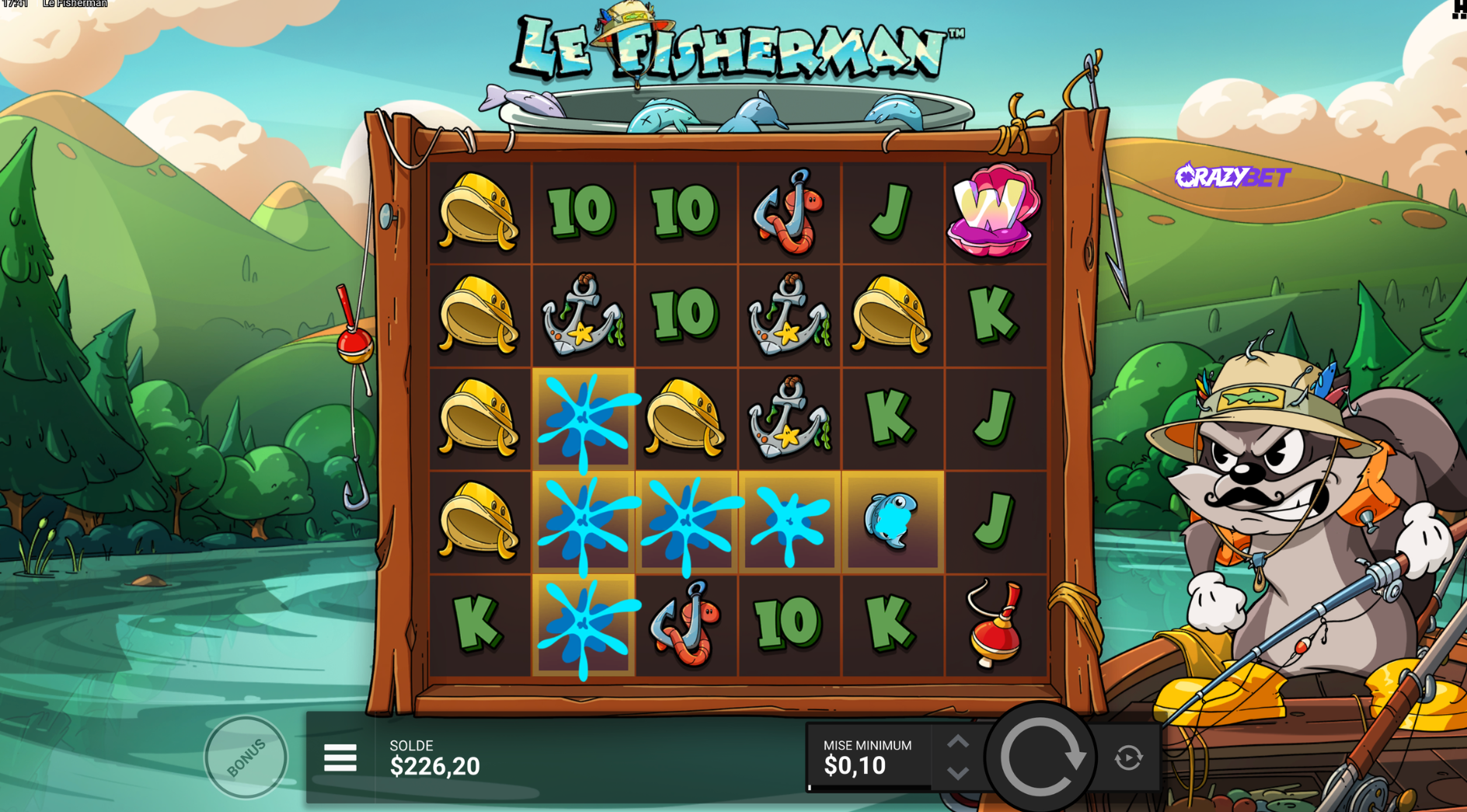The width and height of the screenshot is (1467, 812).
Task: Open the hamburger game menu
Action: [340, 758]
